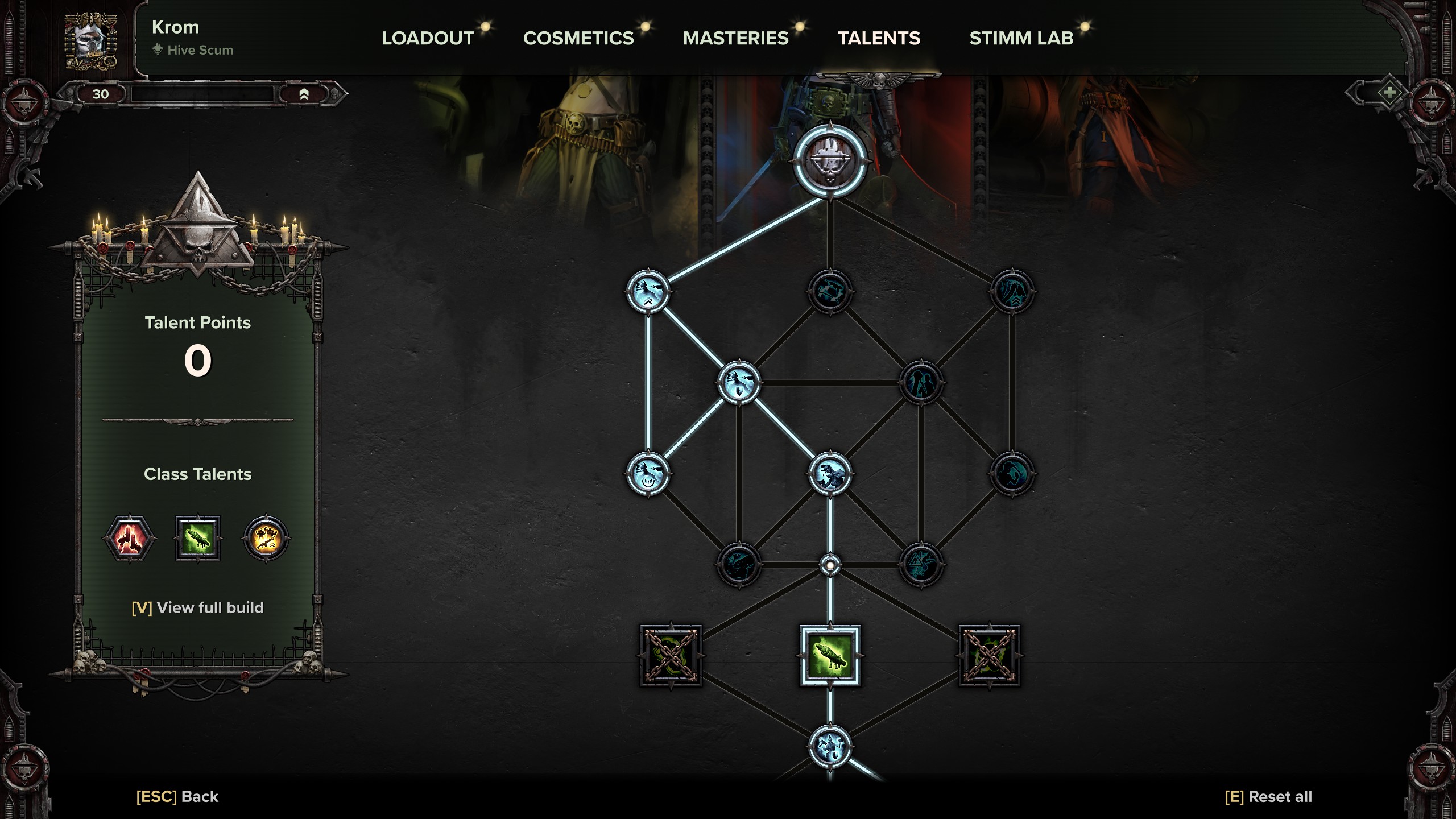Viewport: 1456px width, 819px height.
Task: Switch to the STIMM LAB tab
Action: point(1022,38)
